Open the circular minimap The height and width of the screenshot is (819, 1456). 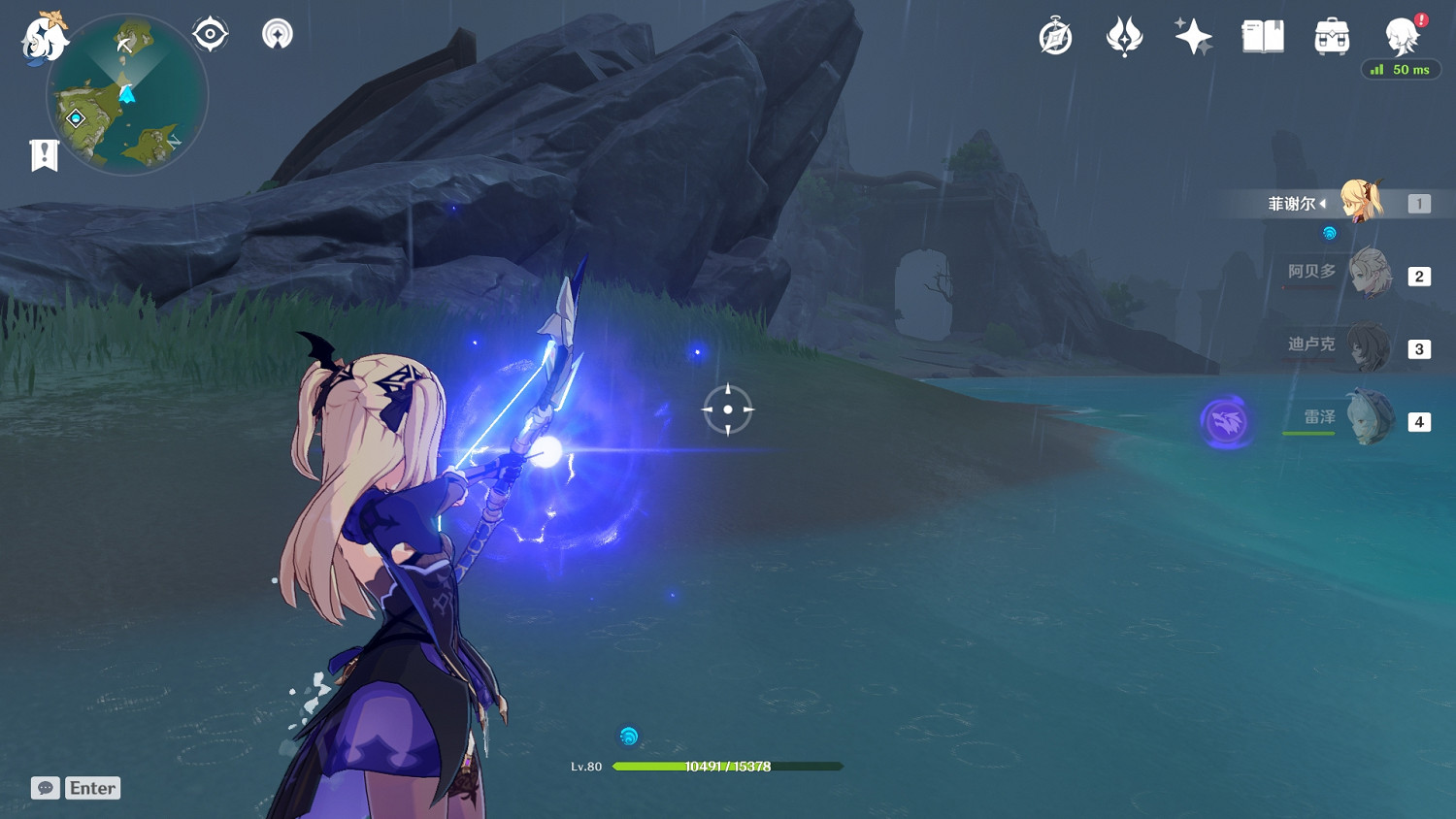[x=127, y=95]
